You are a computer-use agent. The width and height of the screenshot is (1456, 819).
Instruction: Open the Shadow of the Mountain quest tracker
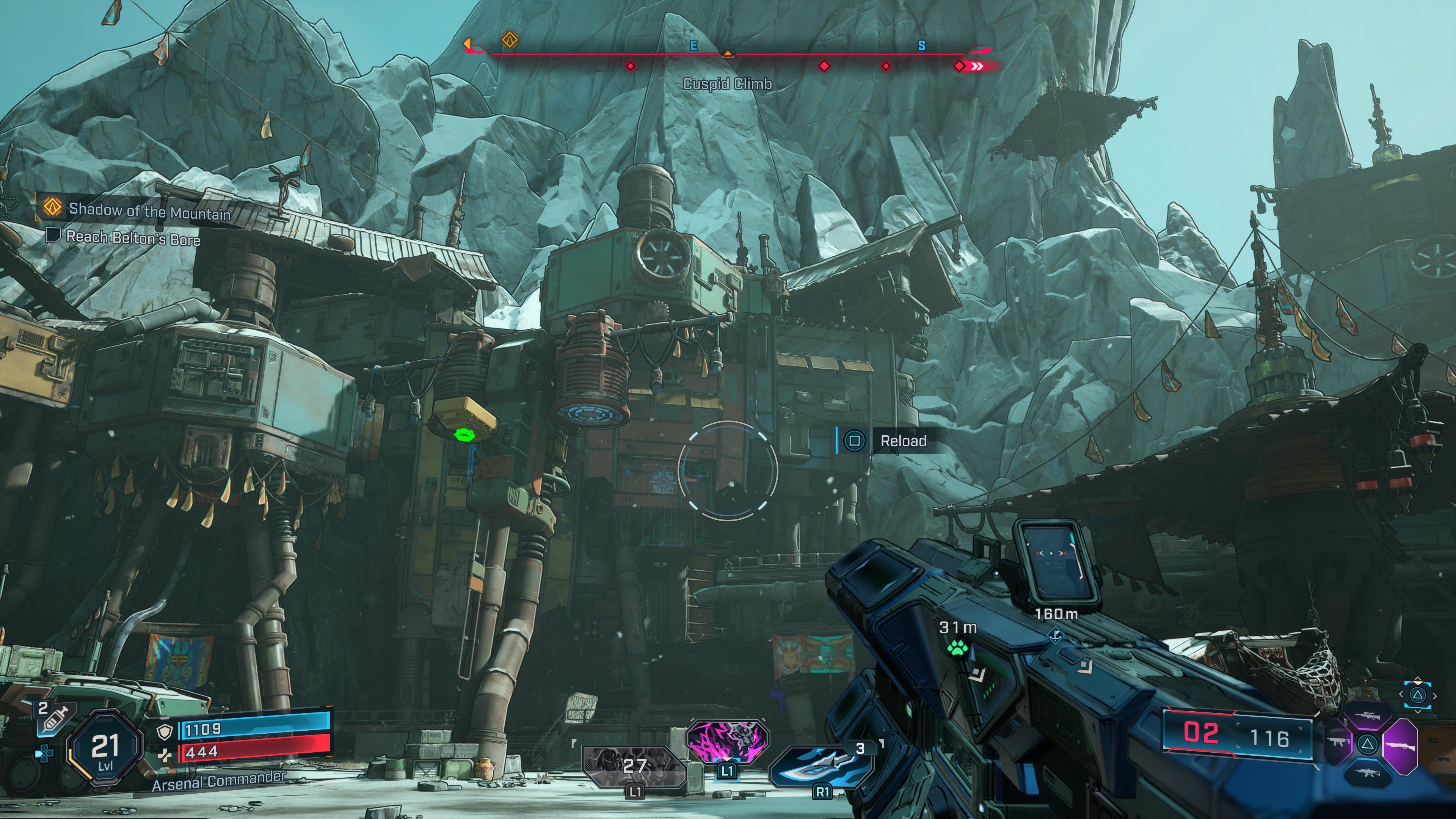point(149,212)
